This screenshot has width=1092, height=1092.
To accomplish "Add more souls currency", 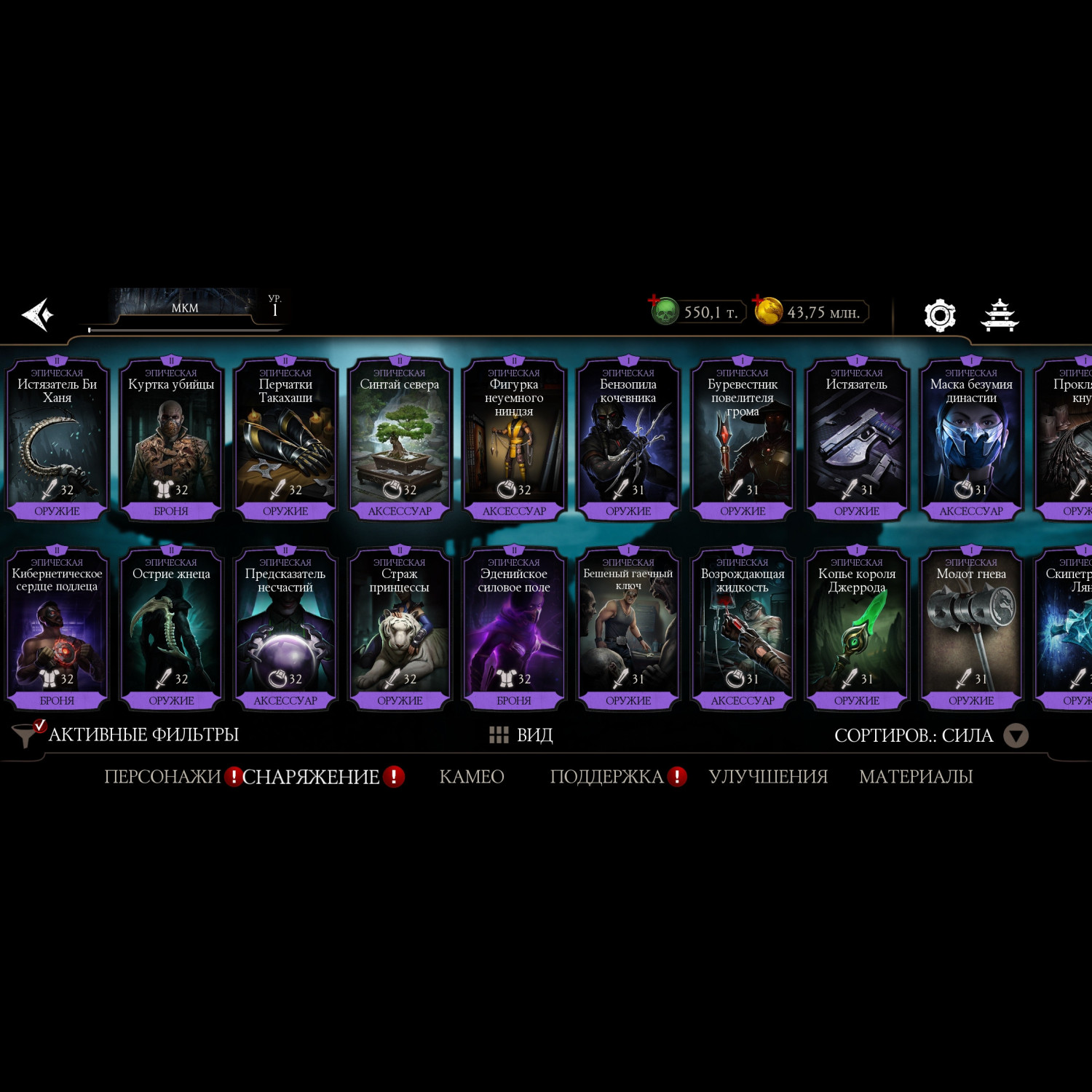I will pos(654,300).
